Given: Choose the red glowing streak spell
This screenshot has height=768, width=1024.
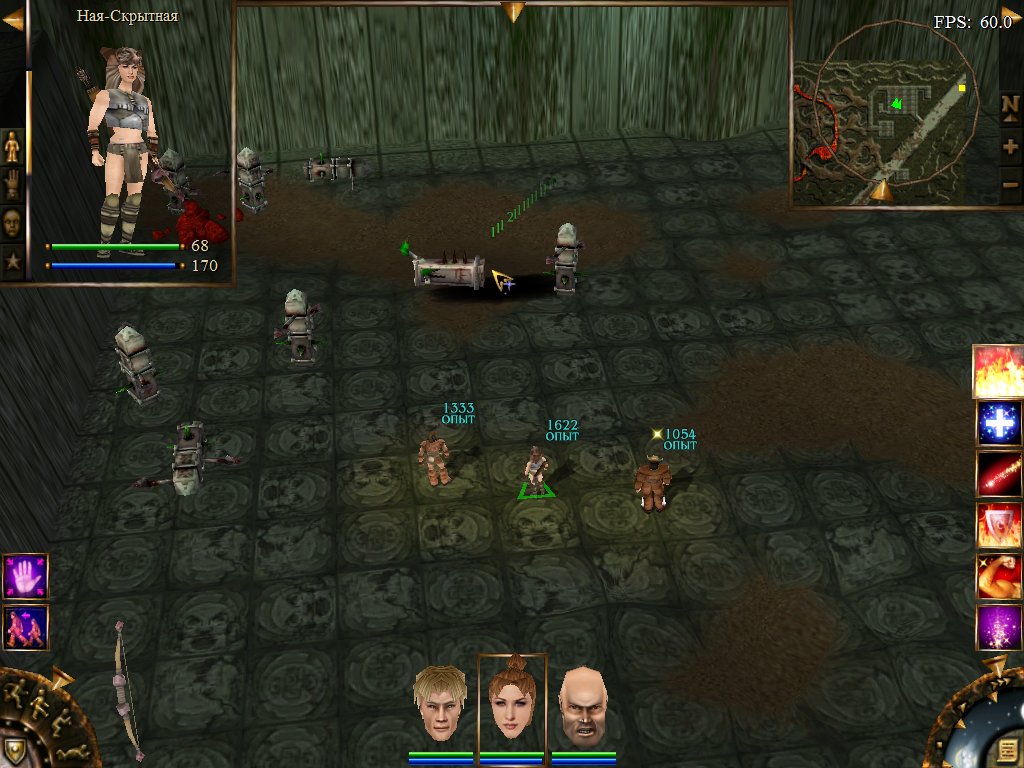Looking at the screenshot, I should point(998,474).
